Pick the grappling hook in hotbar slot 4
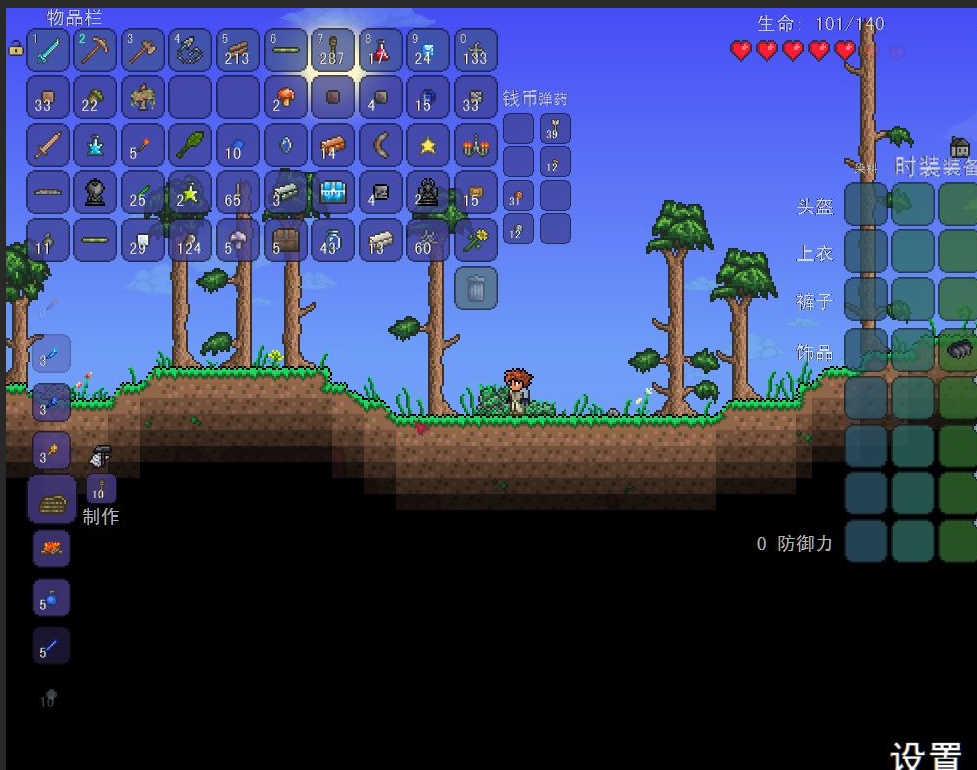Viewport: 977px width, 770px height. 190,50
